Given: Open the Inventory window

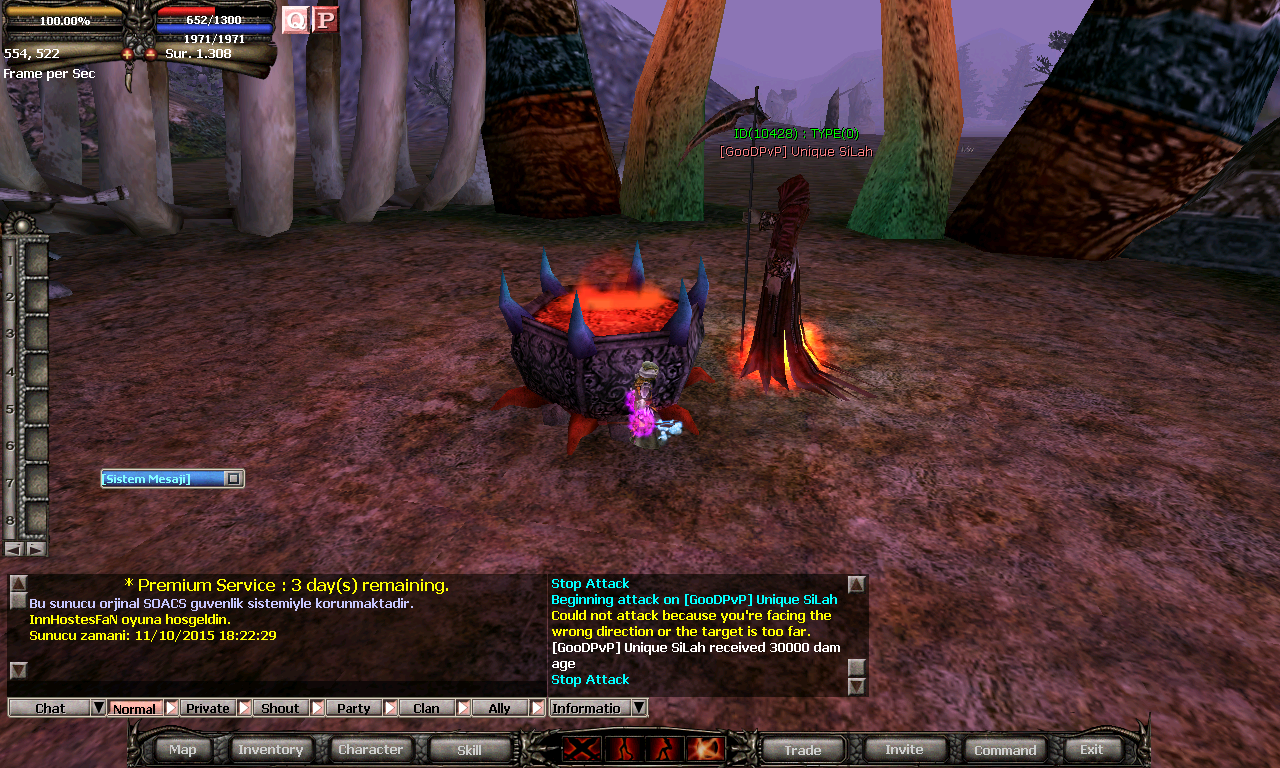Looking at the screenshot, I should (270, 749).
